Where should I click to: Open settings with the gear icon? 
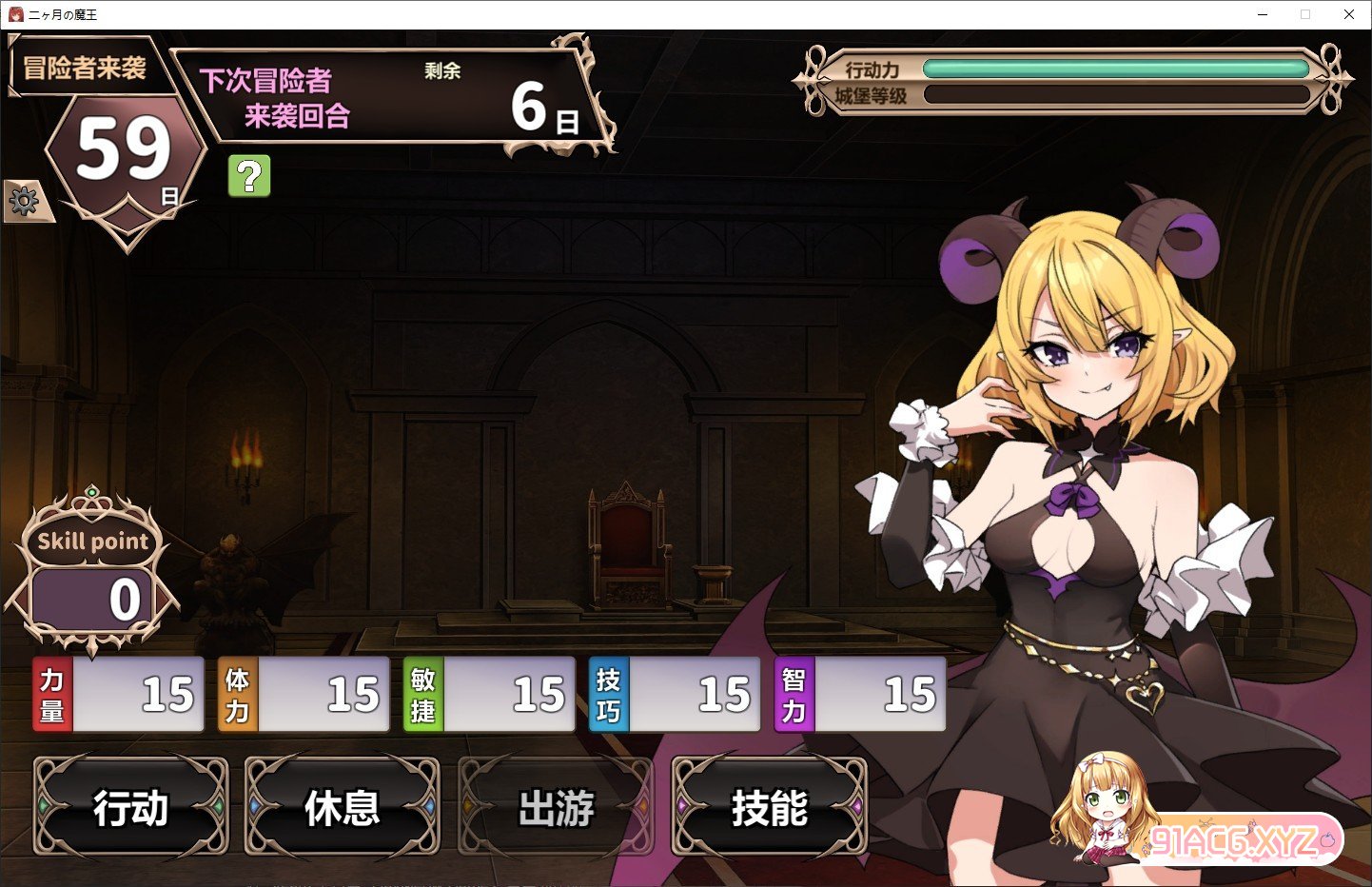[x=24, y=201]
